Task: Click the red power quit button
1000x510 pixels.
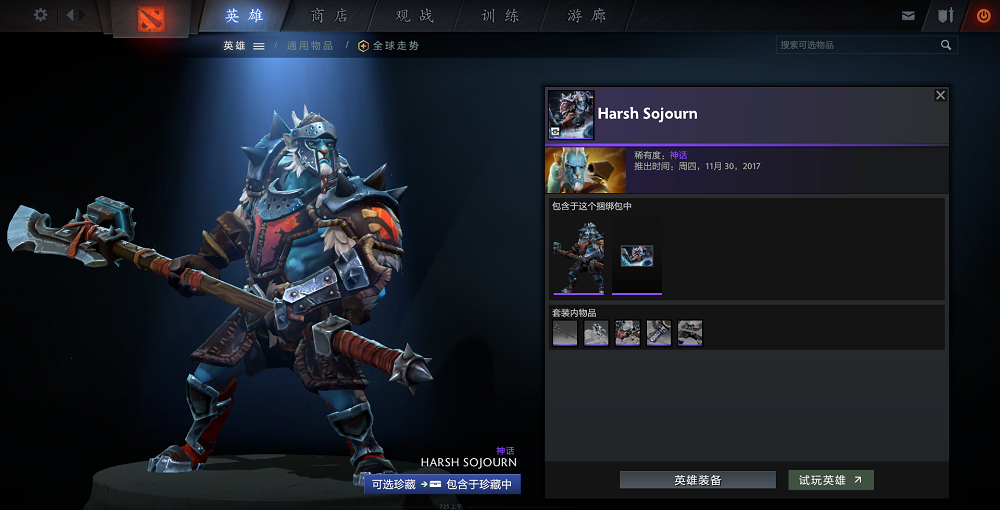Action: coord(983,16)
